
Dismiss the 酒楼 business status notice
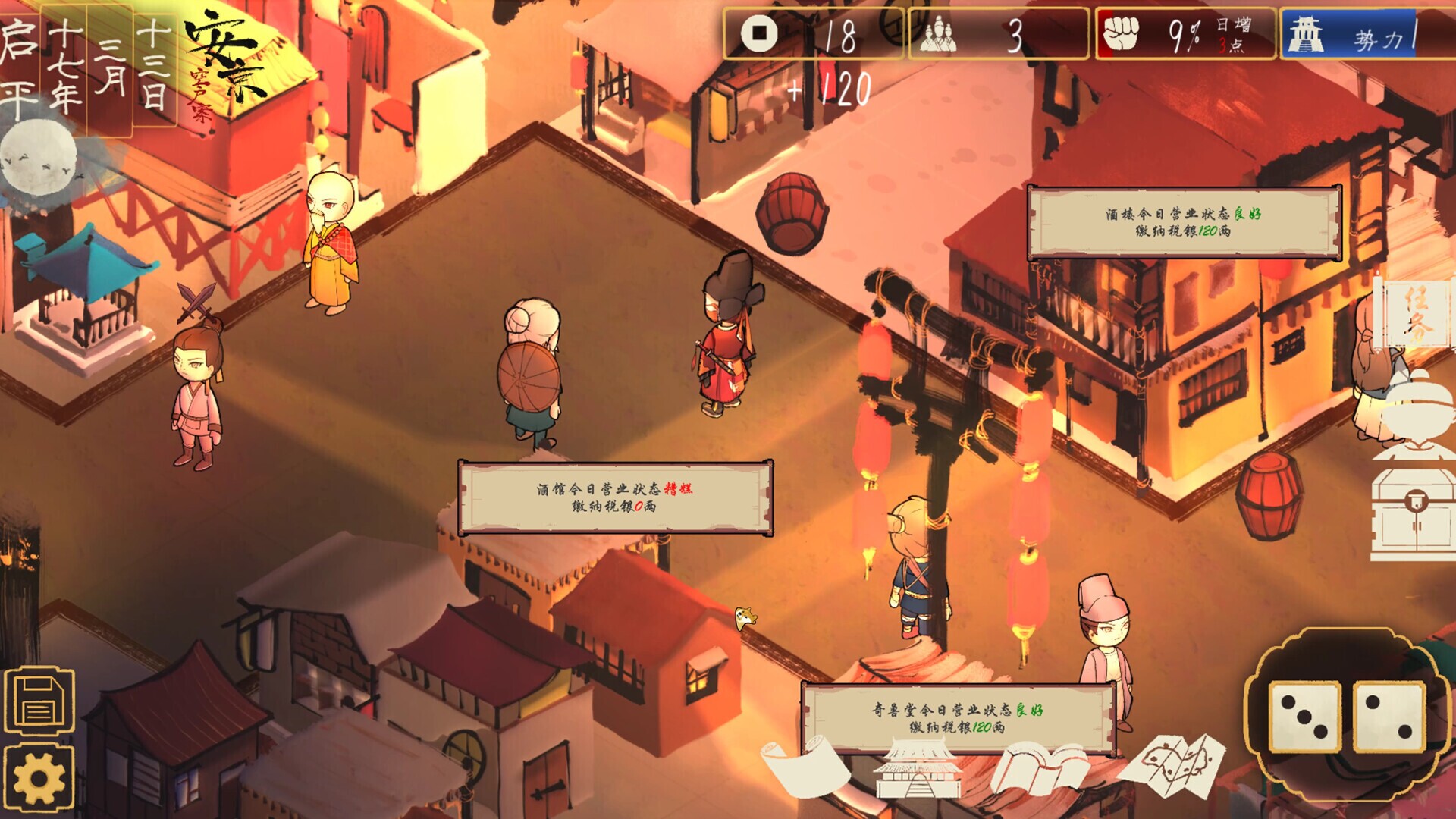(x=1183, y=222)
